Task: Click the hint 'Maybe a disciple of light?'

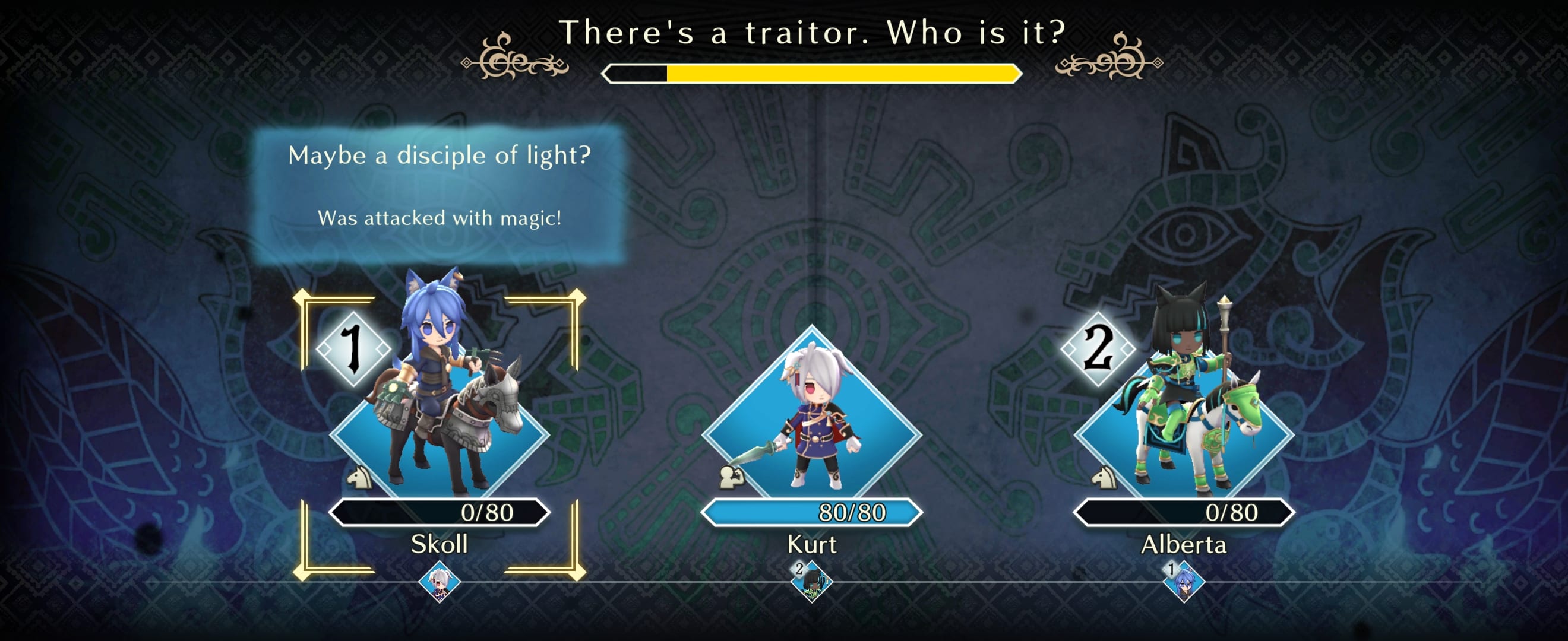Action: (440, 157)
